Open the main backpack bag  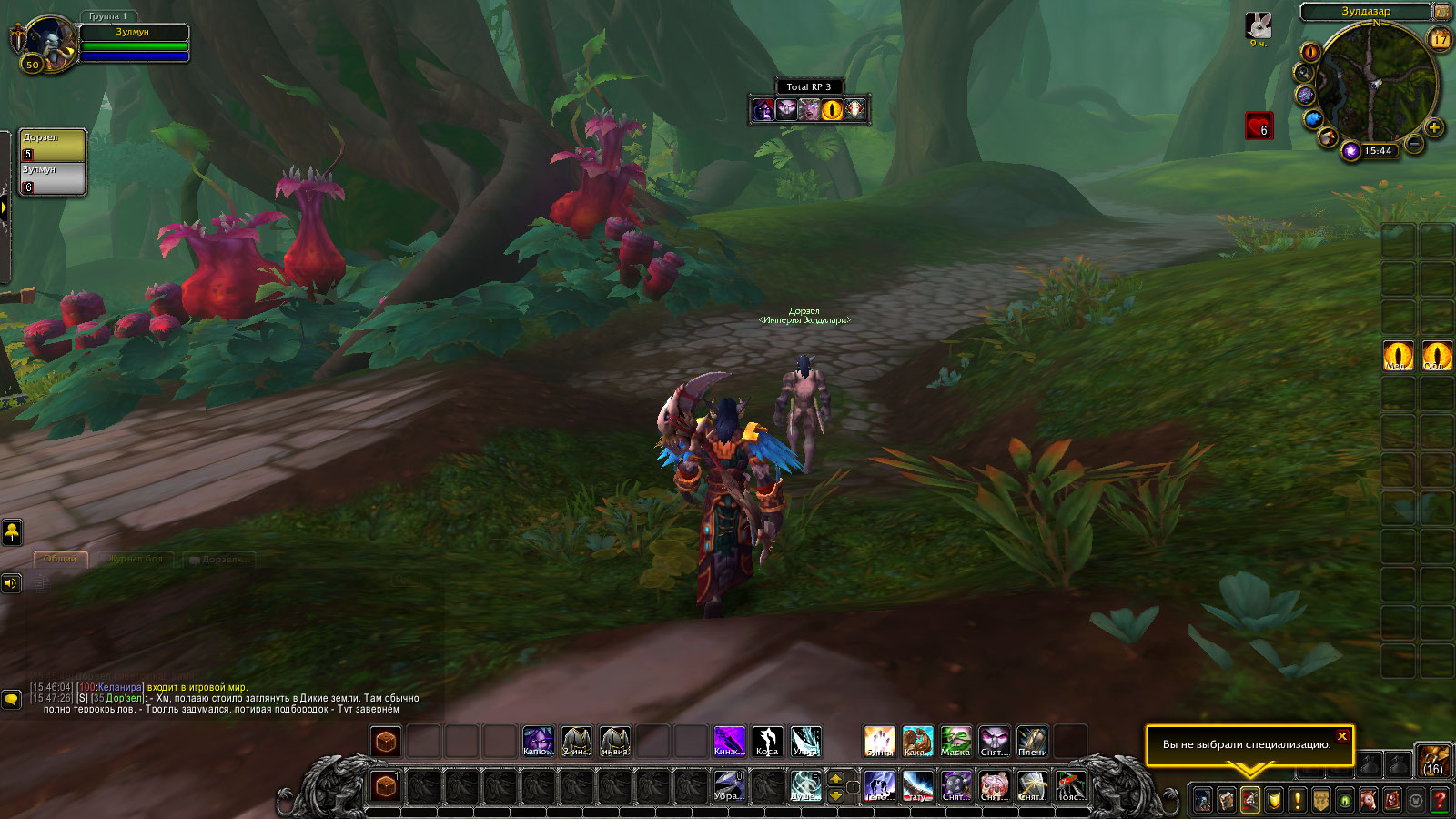pyautogui.click(x=1433, y=760)
